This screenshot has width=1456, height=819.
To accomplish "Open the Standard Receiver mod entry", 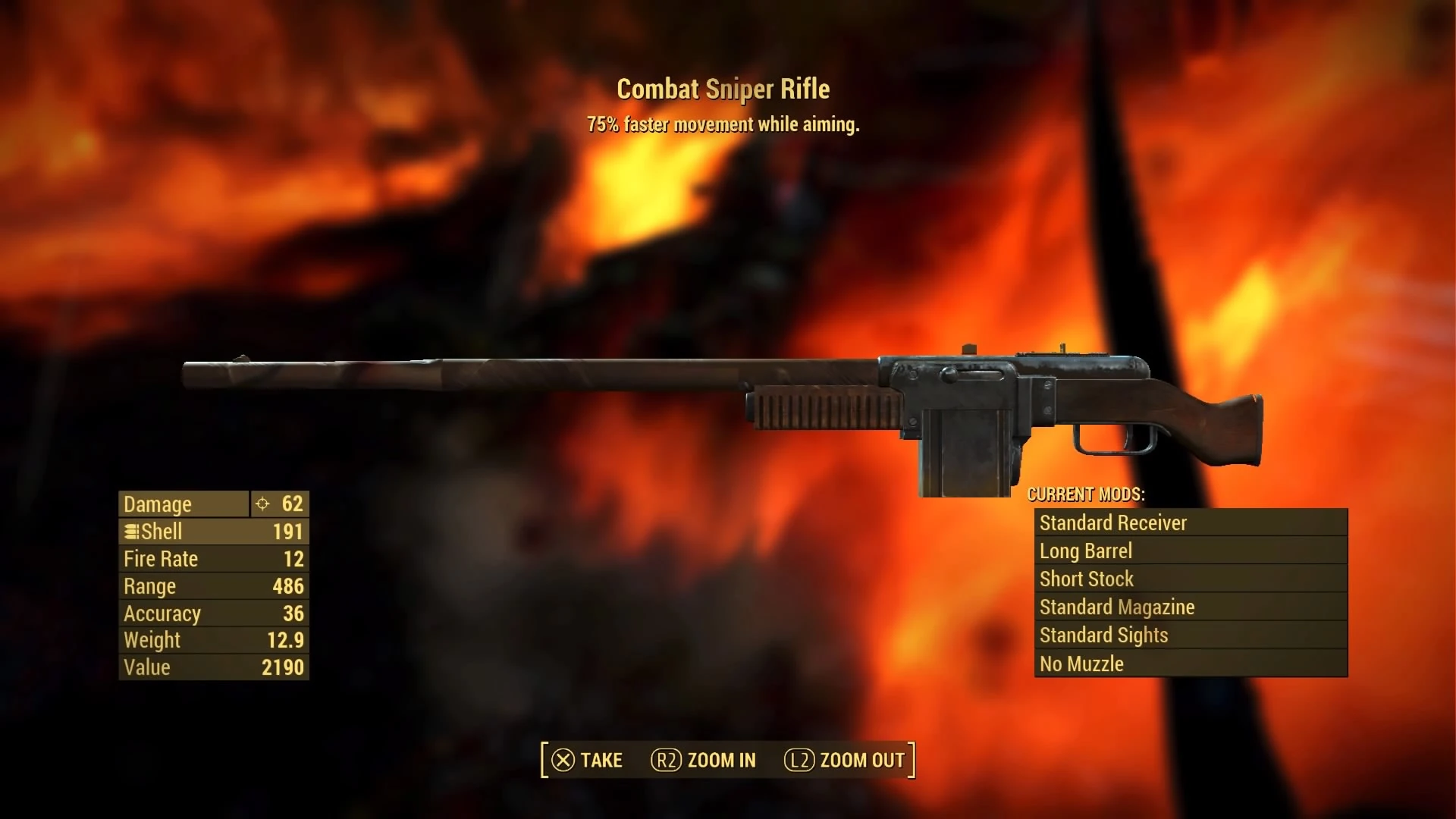I will pos(1189,522).
